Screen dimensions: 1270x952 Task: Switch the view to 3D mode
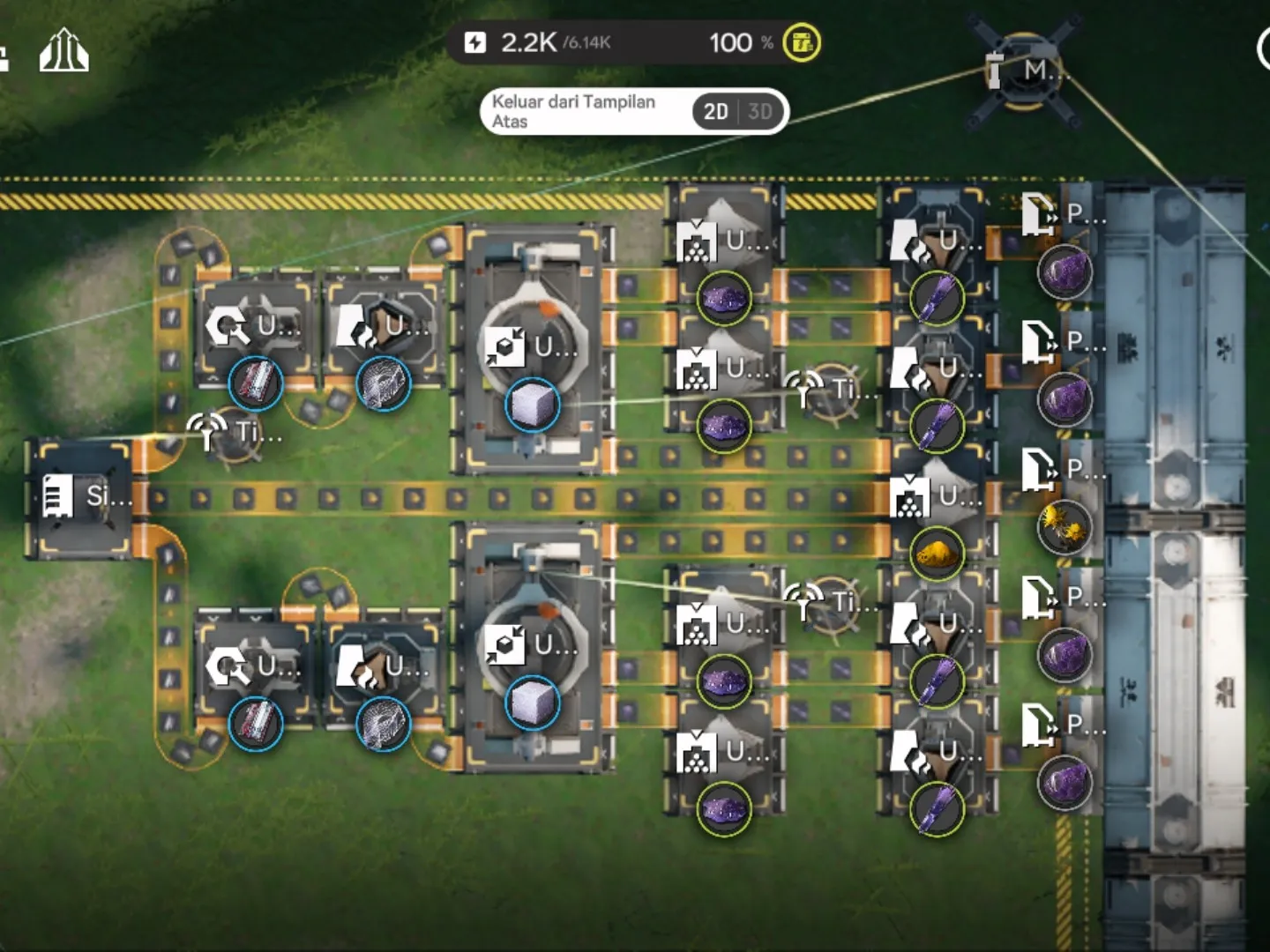click(759, 112)
